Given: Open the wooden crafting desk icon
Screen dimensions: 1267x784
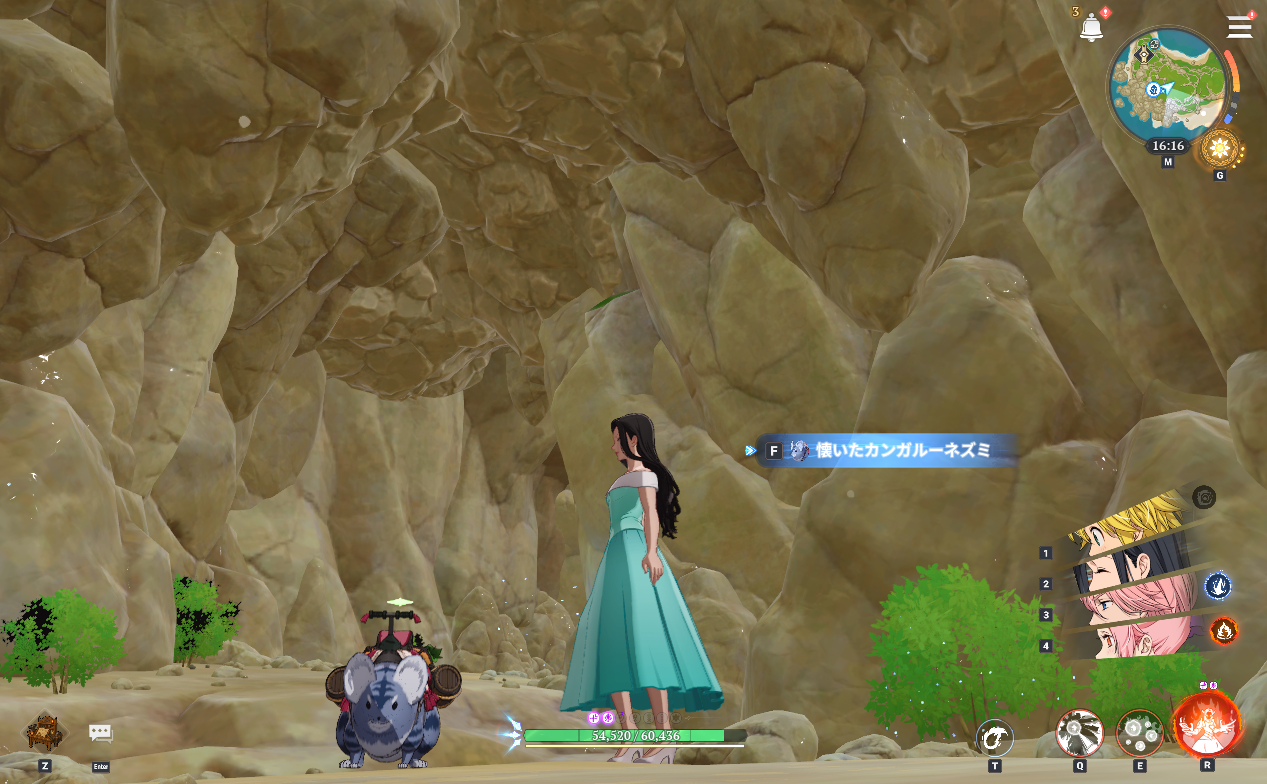Looking at the screenshot, I should click(x=44, y=732).
